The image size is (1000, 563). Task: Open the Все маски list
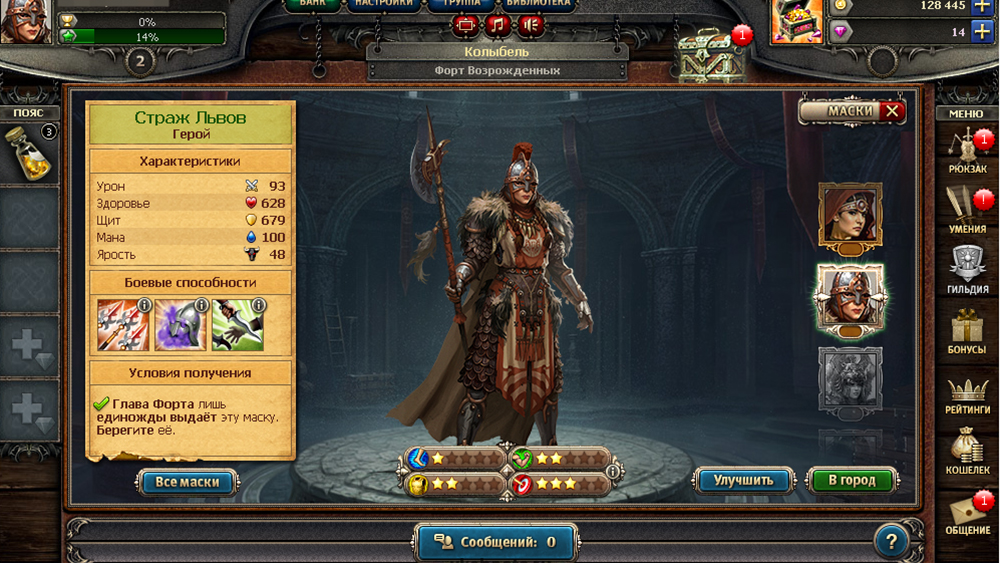tap(187, 482)
